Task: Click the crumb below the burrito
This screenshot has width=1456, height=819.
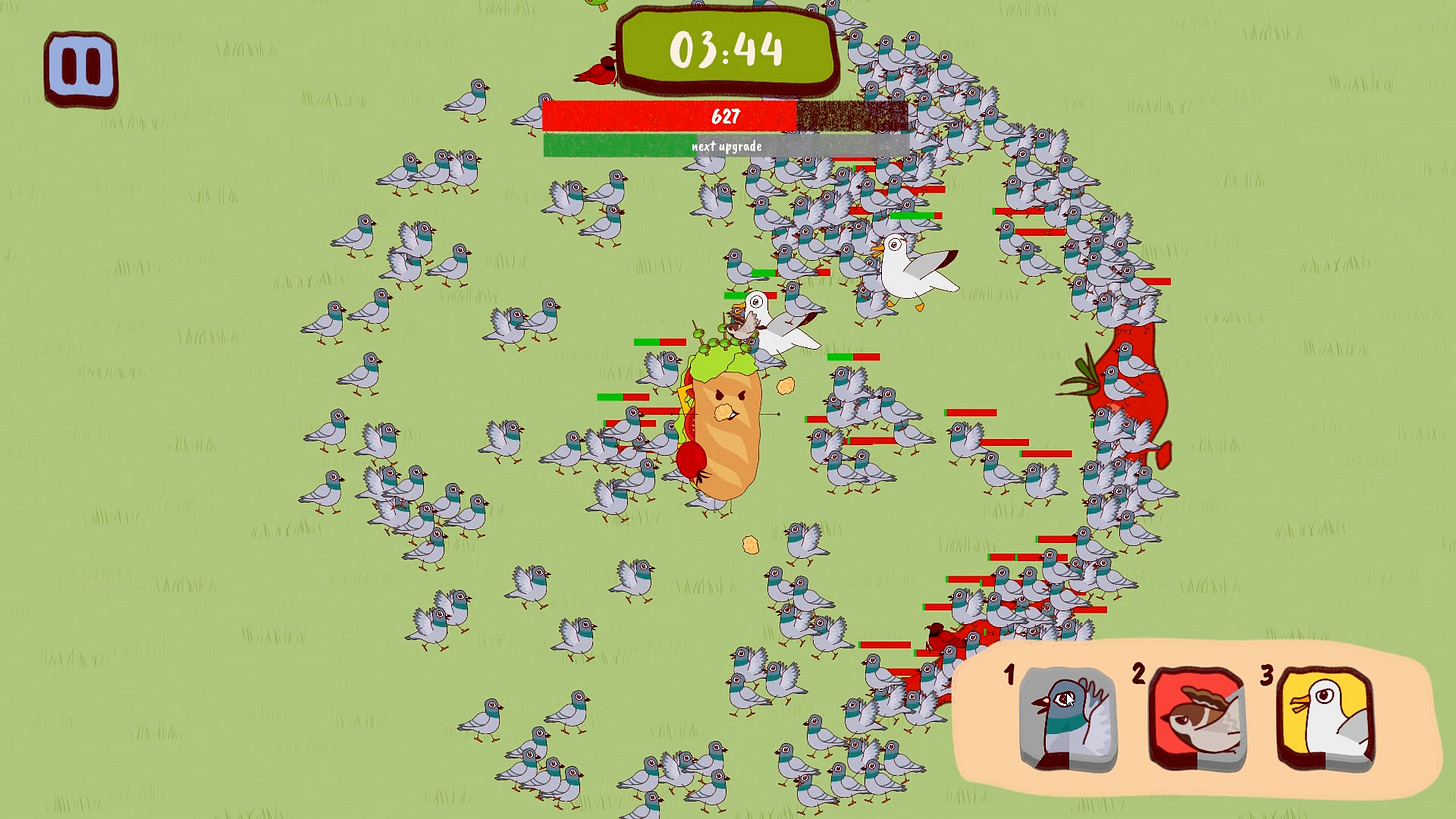Action: [748, 546]
